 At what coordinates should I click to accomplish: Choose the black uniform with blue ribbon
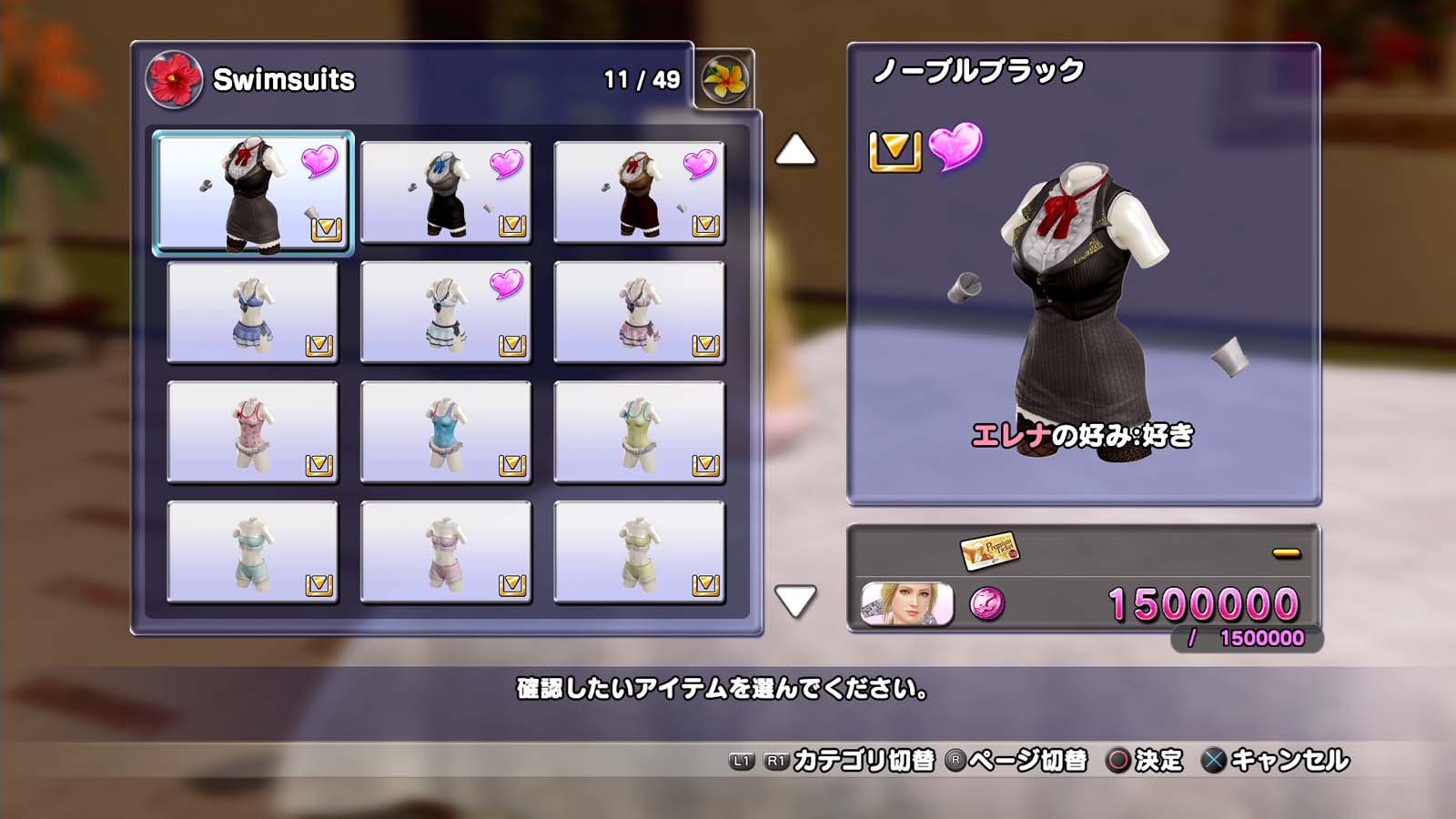pyautogui.click(x=446, y=193)
